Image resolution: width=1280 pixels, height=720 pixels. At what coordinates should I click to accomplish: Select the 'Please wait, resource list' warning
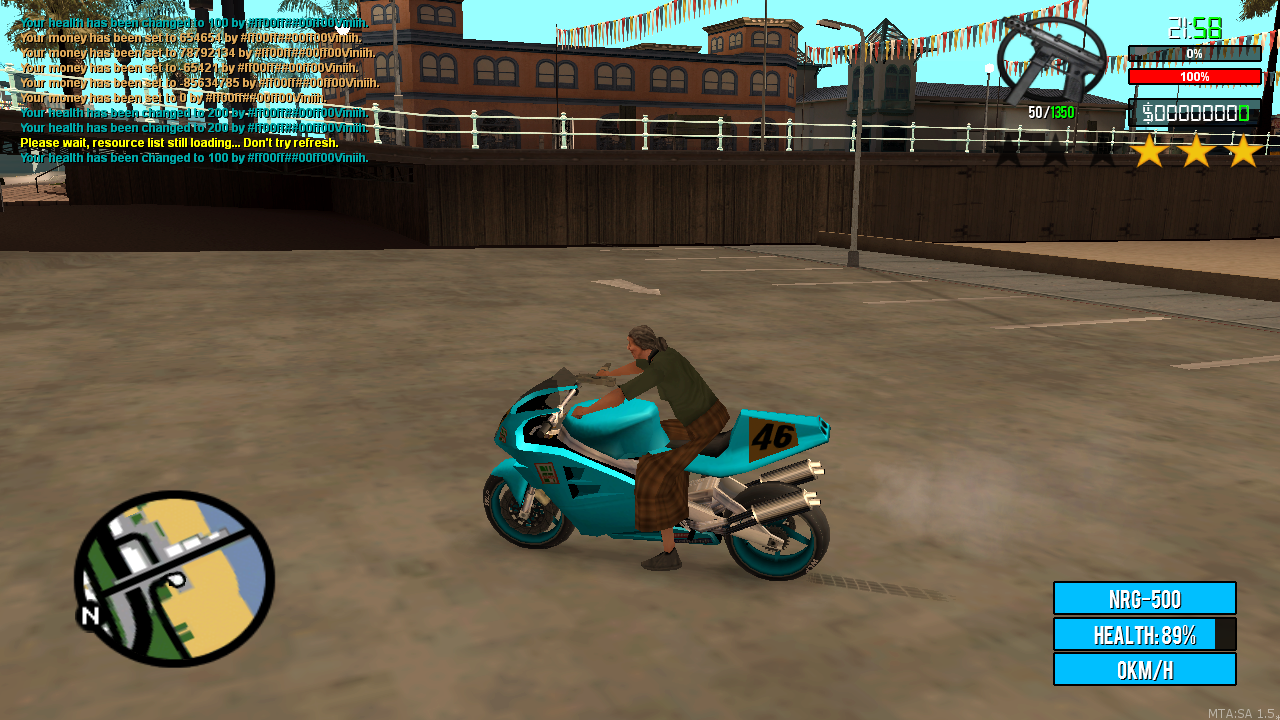pos(180,143)
